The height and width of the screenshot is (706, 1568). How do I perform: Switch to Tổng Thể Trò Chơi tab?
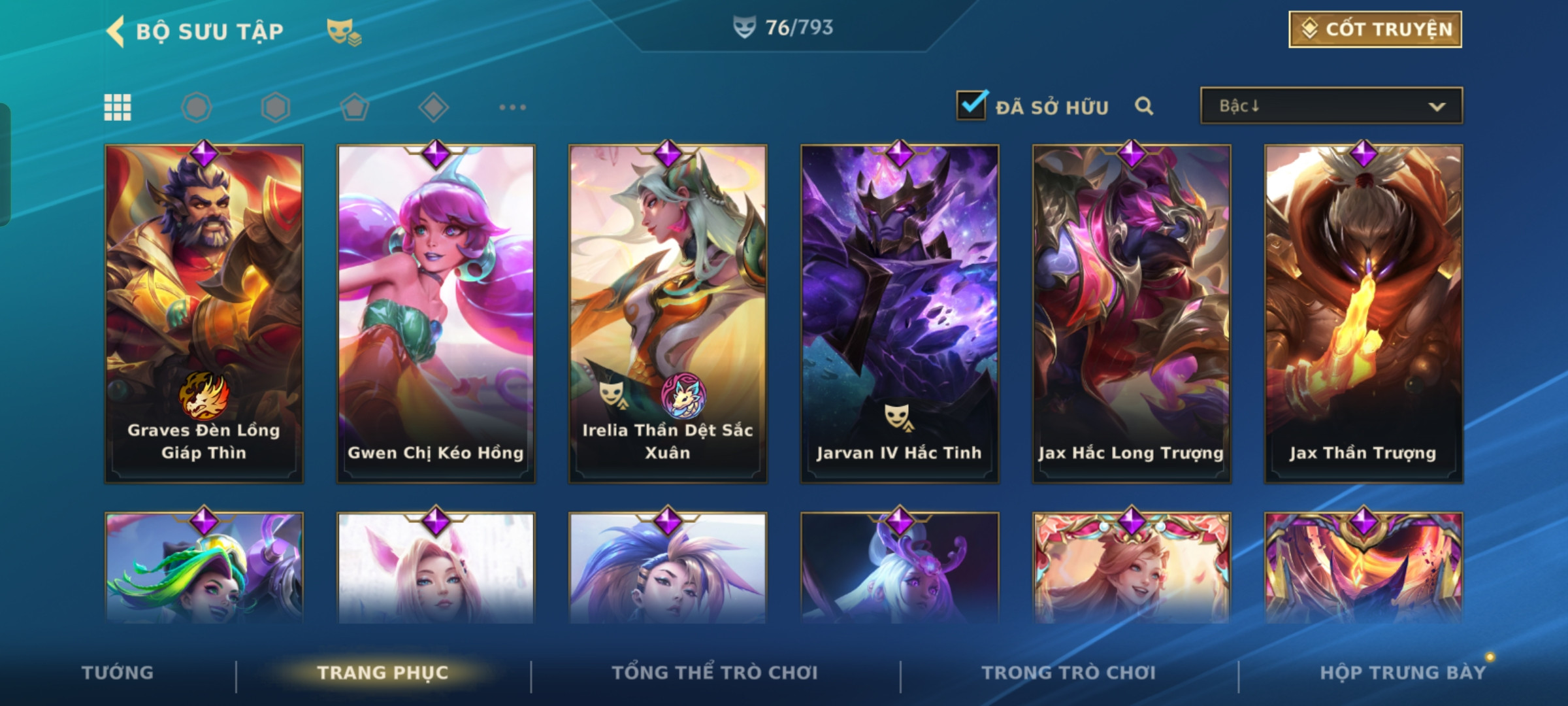715,673
